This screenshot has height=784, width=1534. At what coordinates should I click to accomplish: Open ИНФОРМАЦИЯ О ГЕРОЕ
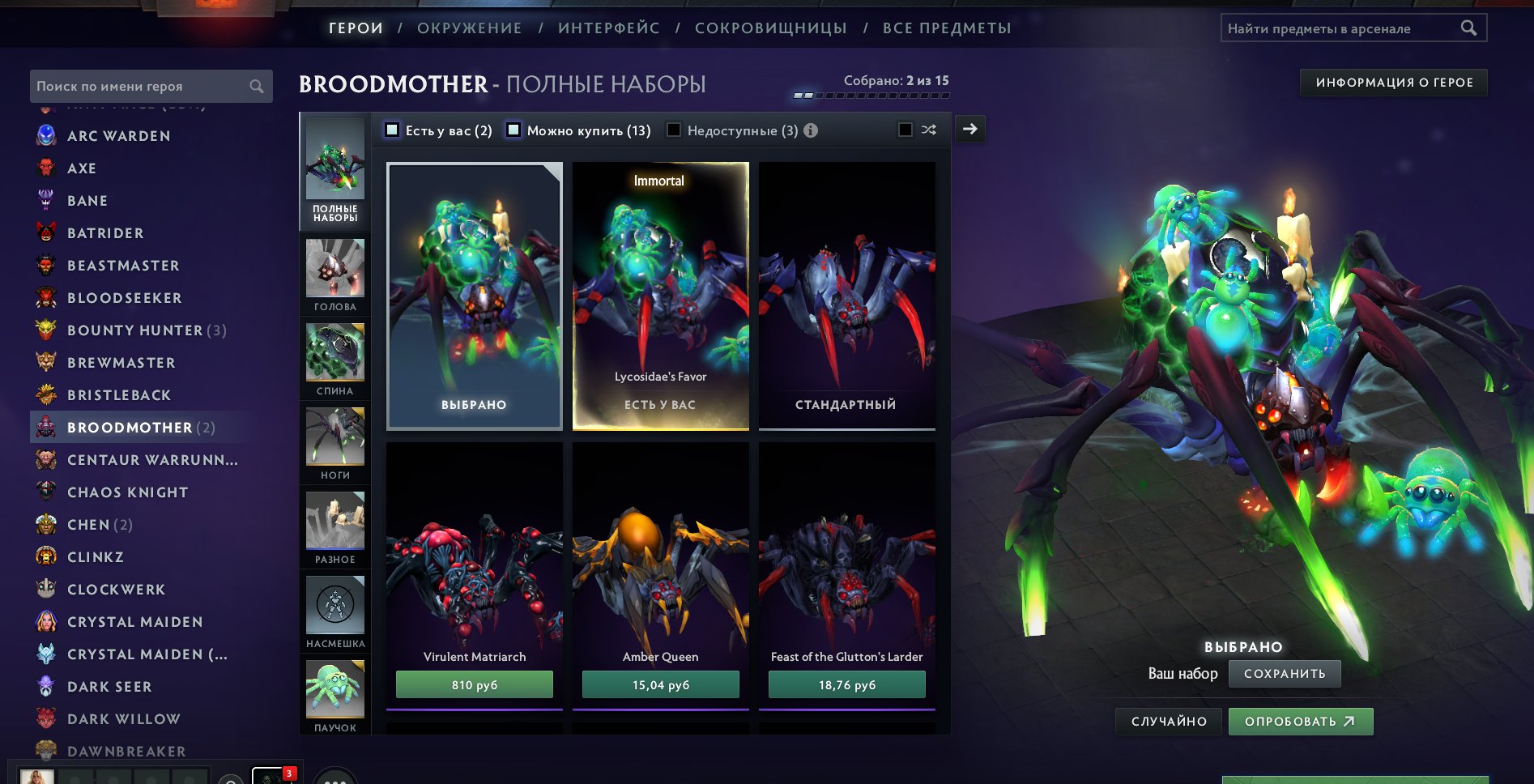(x=1393, y=83)
